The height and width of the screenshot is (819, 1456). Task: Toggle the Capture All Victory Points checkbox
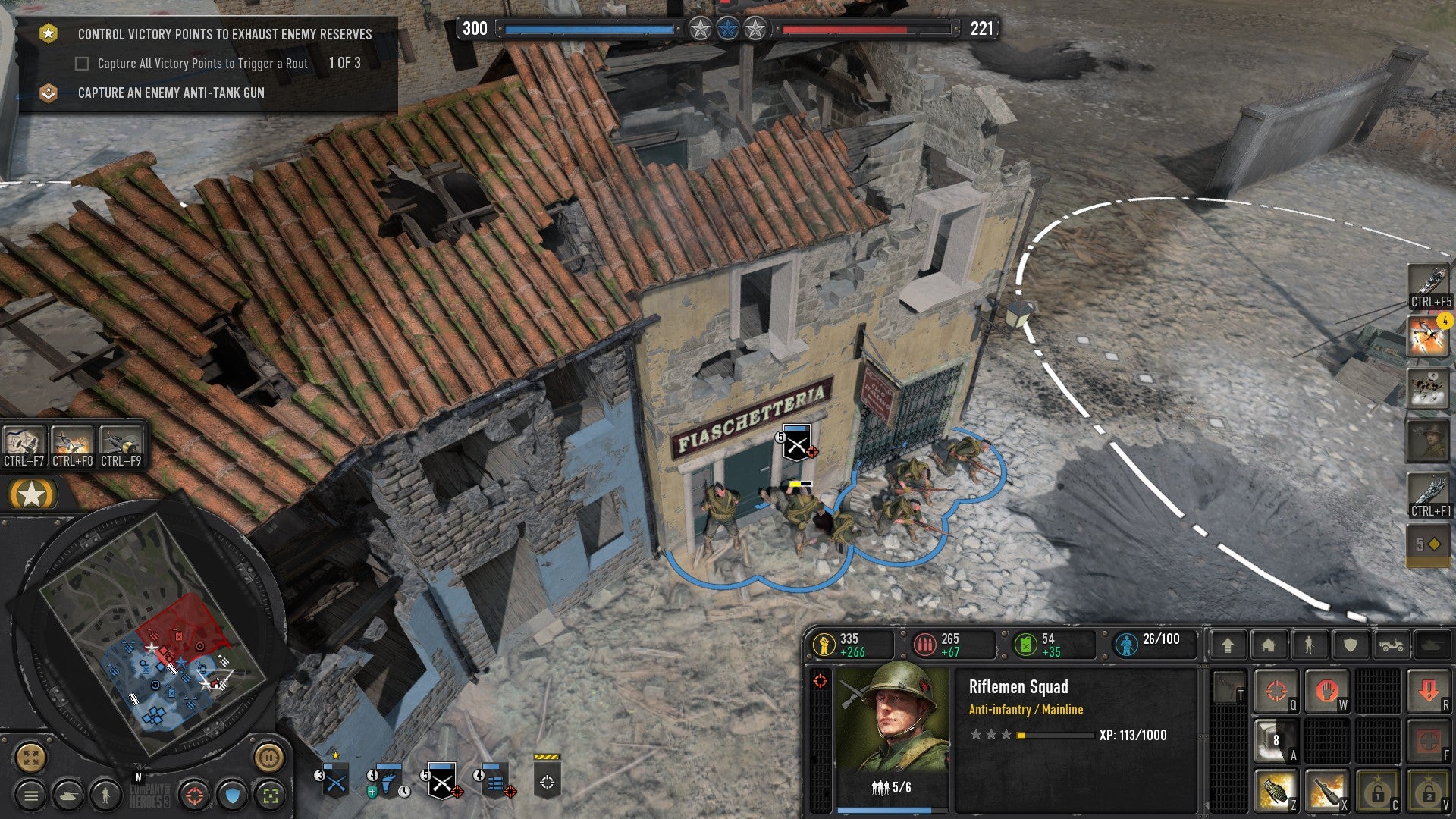(81, 64)
